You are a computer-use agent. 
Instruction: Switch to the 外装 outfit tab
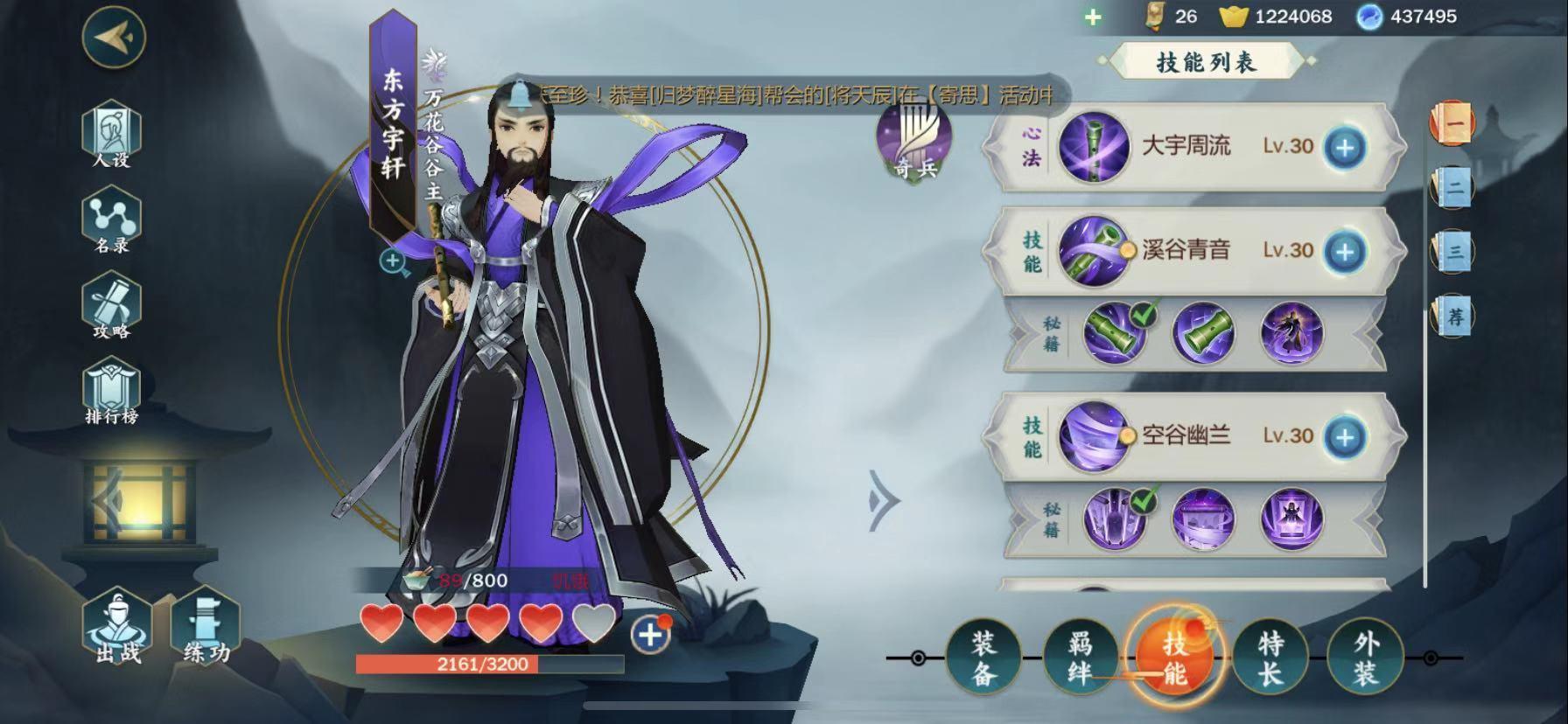[x=1366, y=658]
